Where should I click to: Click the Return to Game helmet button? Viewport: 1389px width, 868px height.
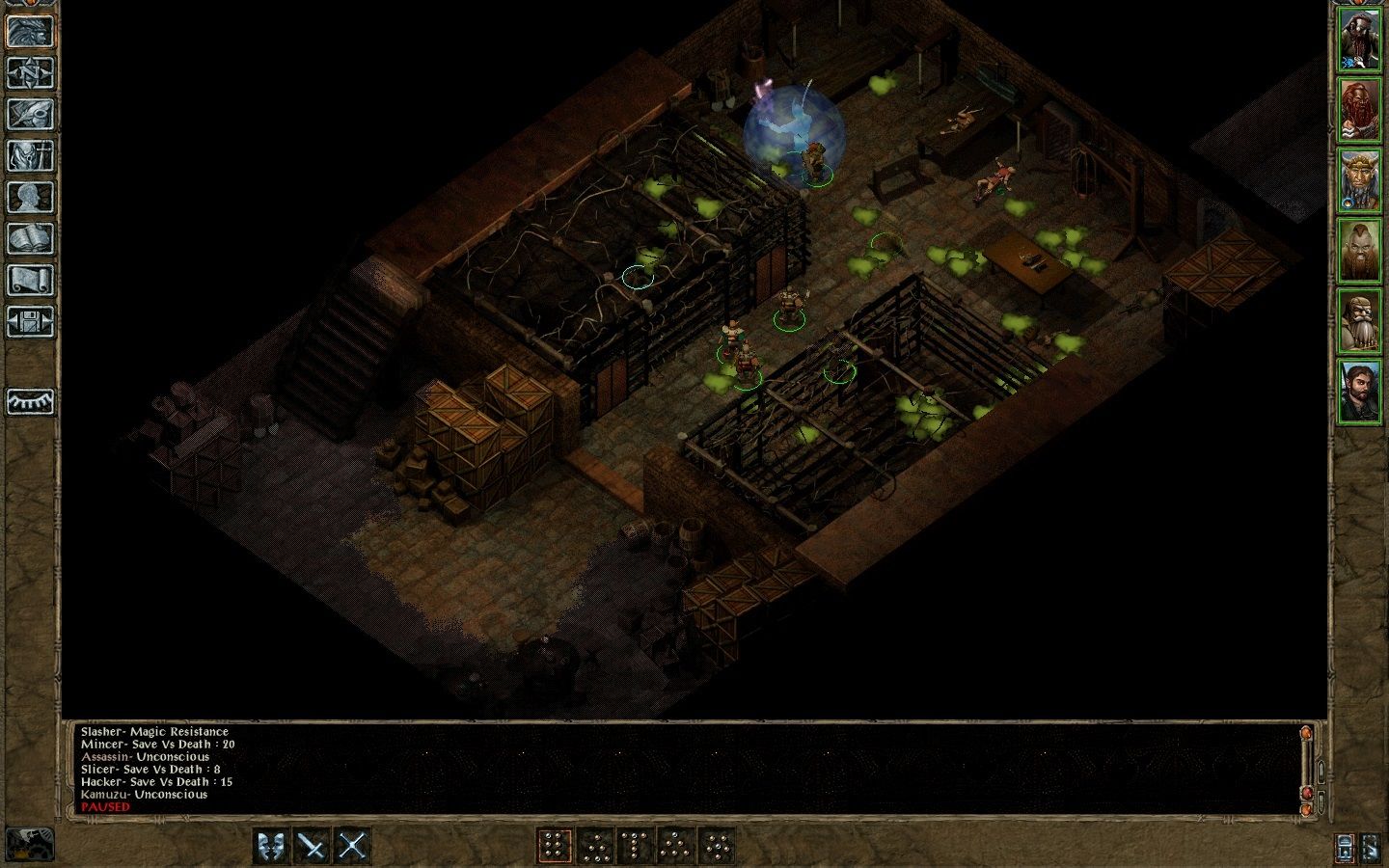pyautogui.click(x=30, y=31)
